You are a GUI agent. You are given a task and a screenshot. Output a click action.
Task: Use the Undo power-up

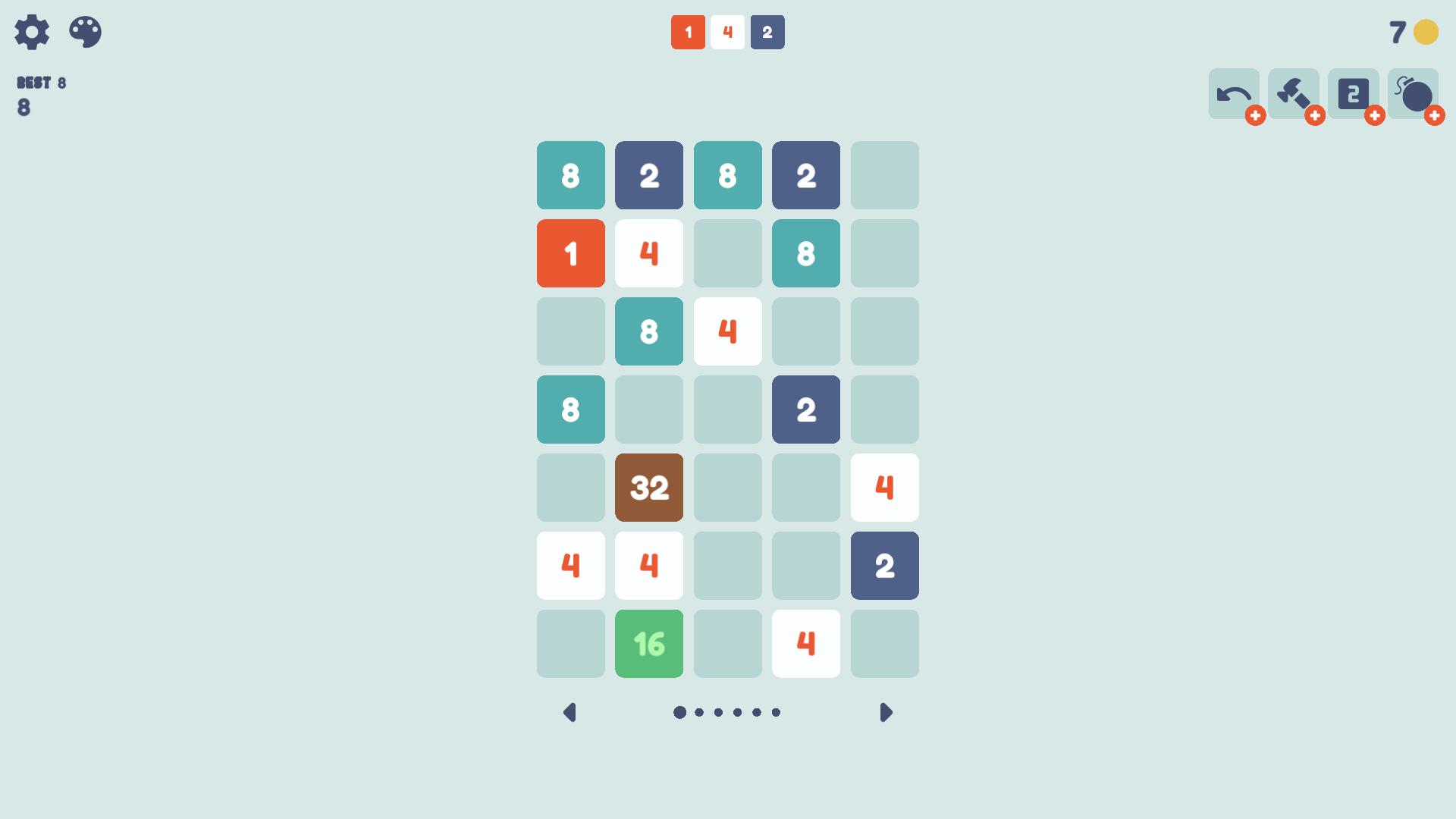(x=1232, y=94)
